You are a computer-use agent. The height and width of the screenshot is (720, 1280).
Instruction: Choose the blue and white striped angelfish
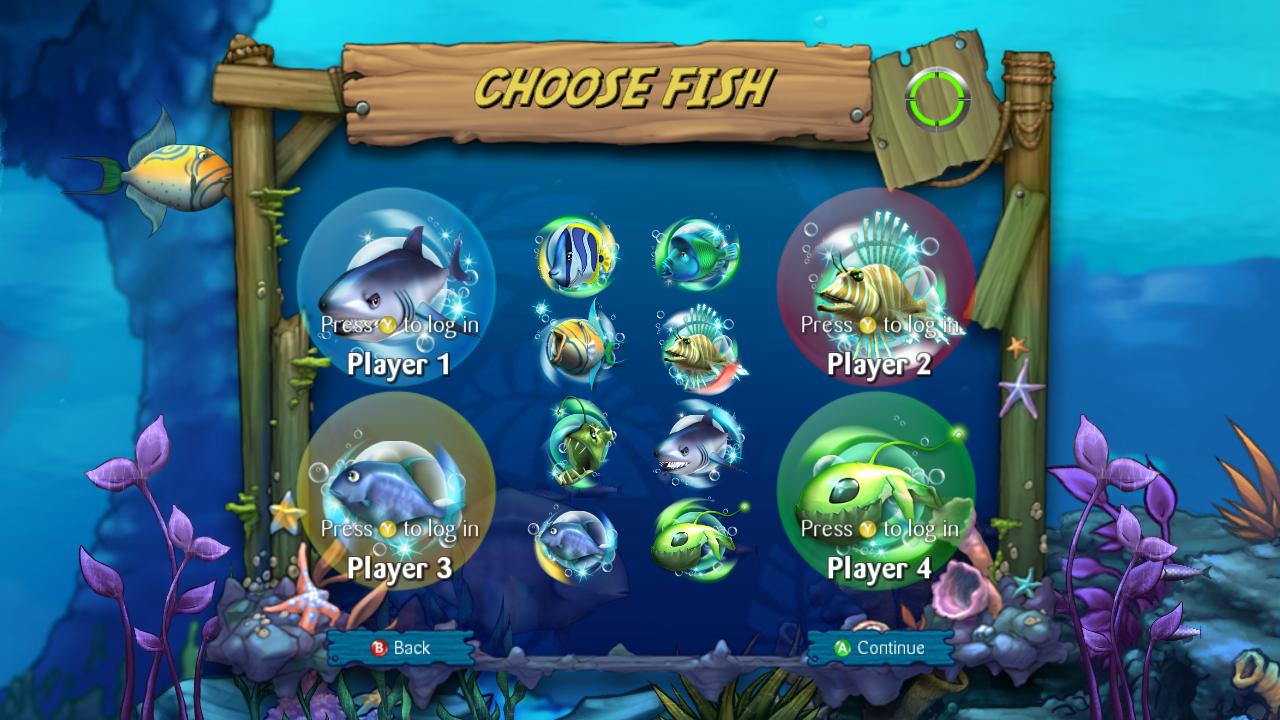577,256
